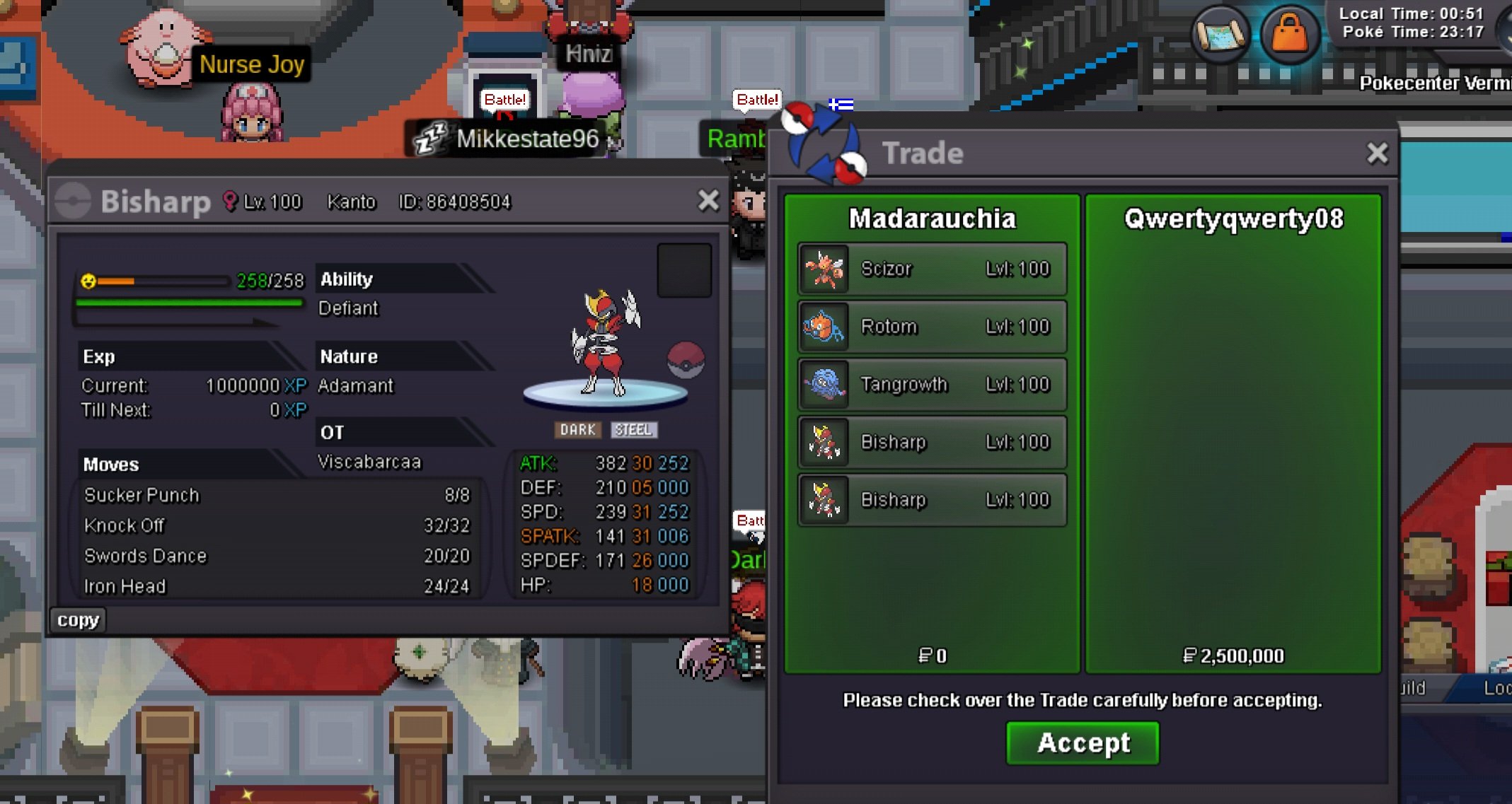This screenshot has height=804, width=1512.
Task: Select Rotom in the trade list
Action: click(x=932, y=327)
